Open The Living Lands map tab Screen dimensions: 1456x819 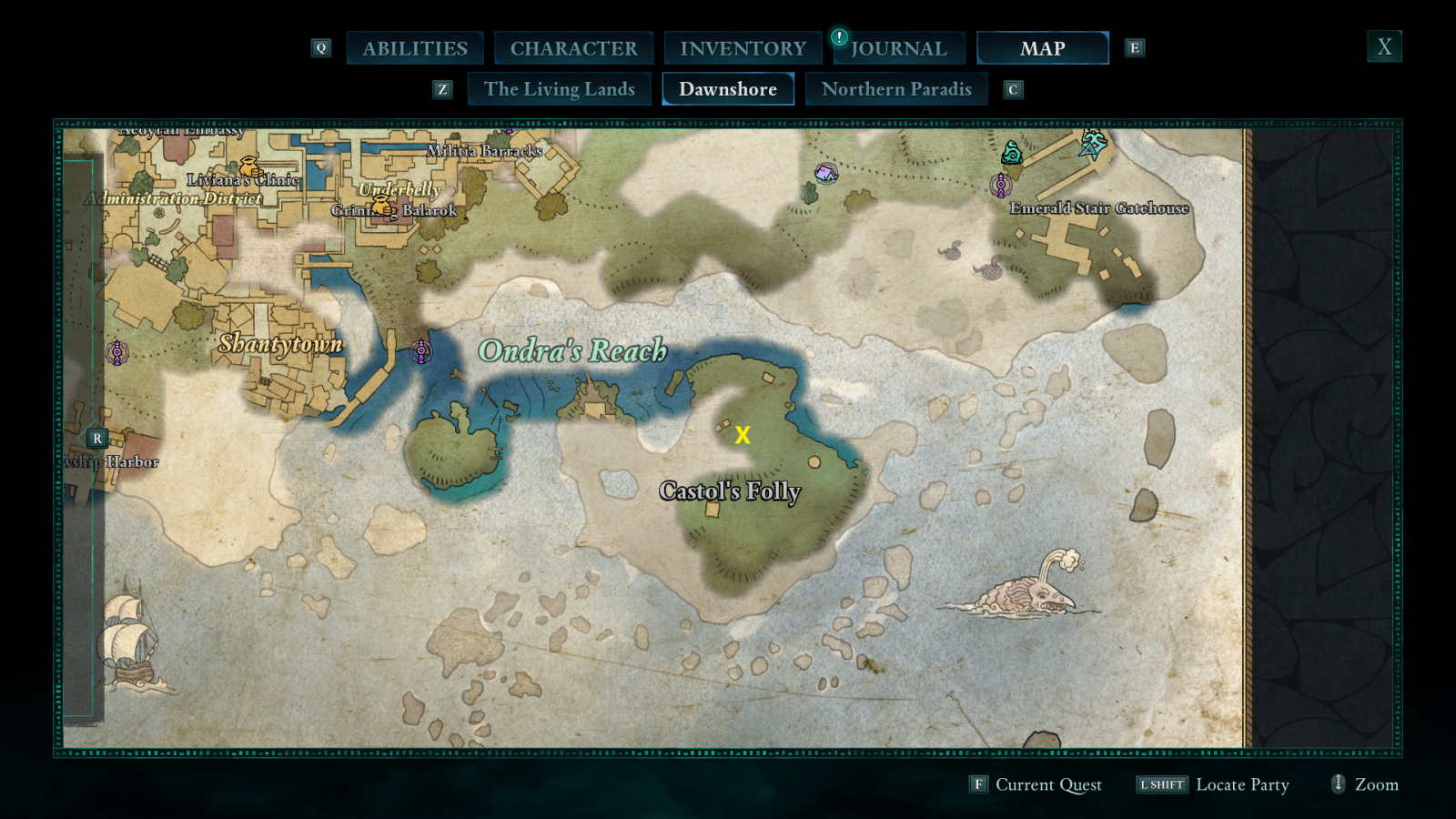[x=560, y=89]
